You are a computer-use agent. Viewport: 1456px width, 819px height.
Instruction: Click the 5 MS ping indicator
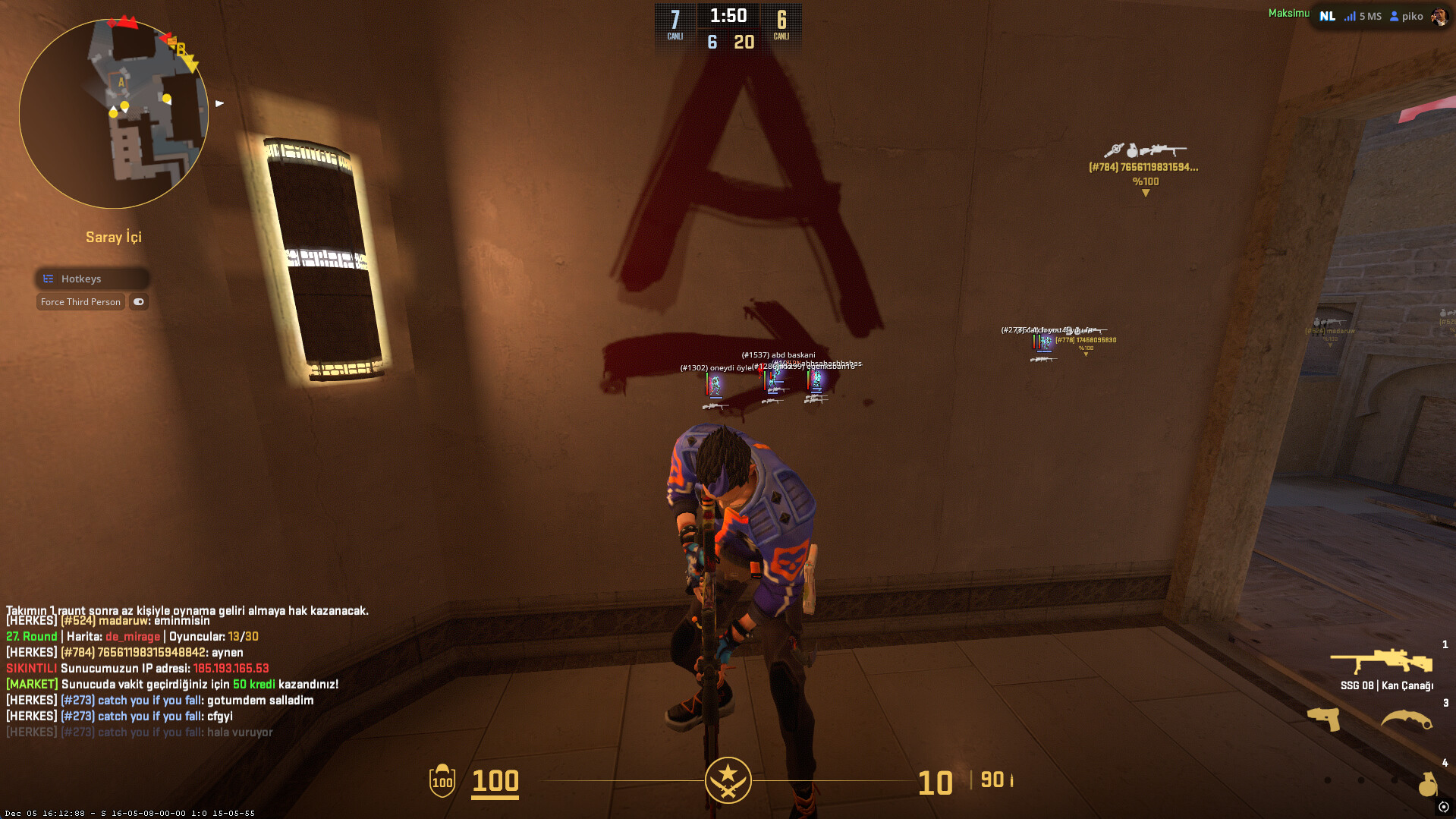pos(1363,16)
